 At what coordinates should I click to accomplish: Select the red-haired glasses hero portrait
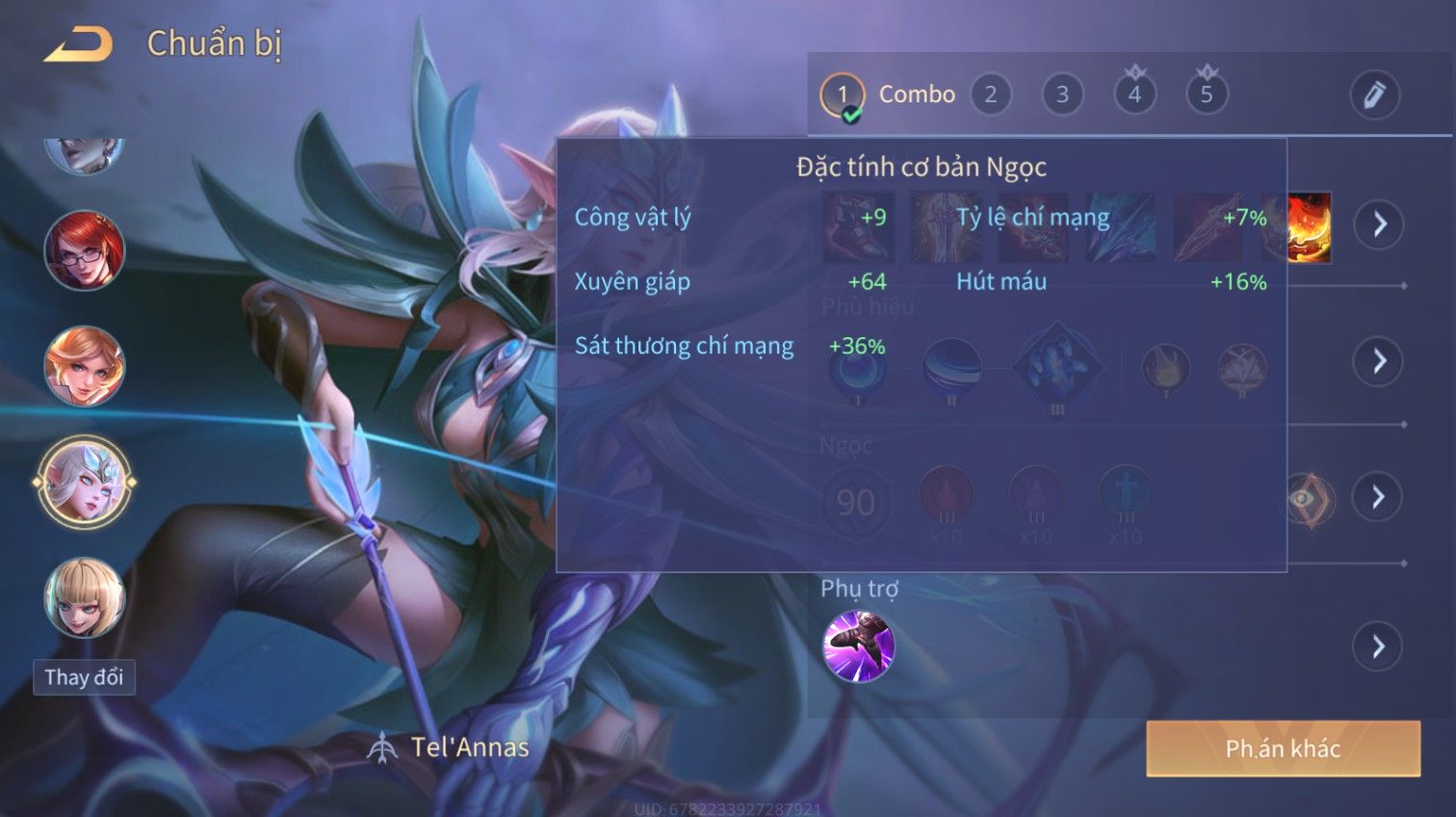[85, 250]
